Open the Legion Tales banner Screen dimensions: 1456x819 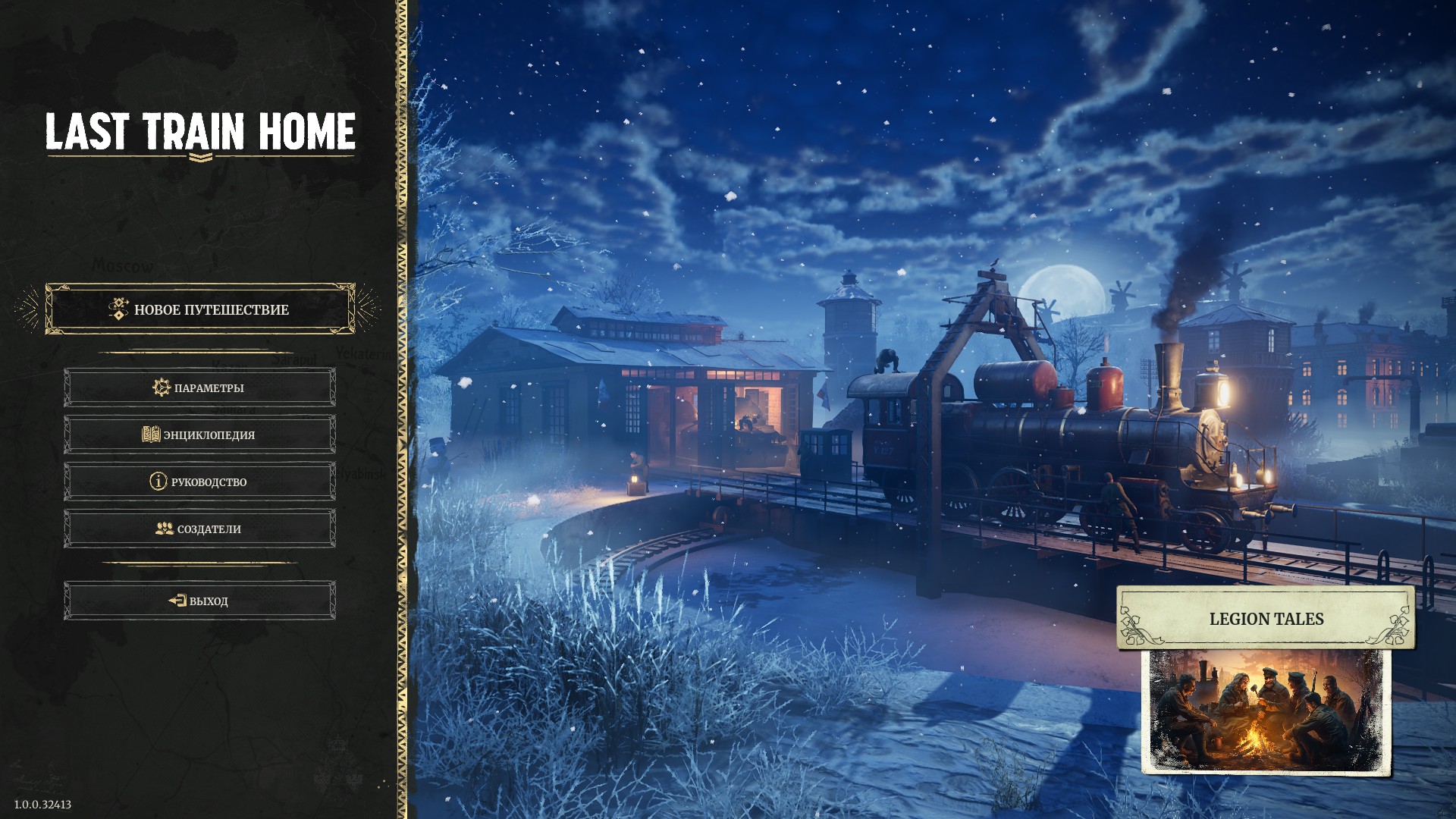coord(1266,619)
